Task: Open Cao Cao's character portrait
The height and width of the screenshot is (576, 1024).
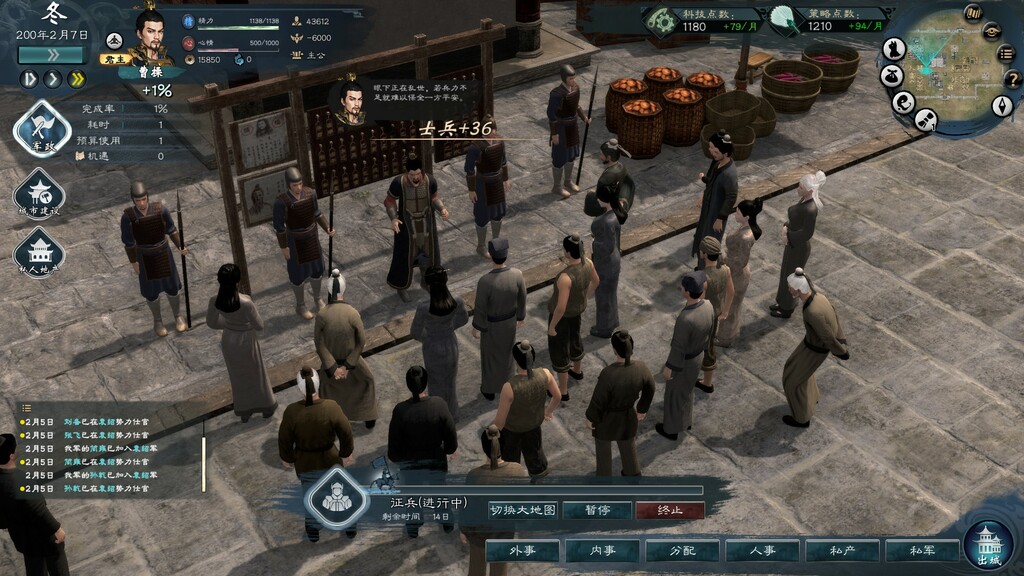Action: 150,40
